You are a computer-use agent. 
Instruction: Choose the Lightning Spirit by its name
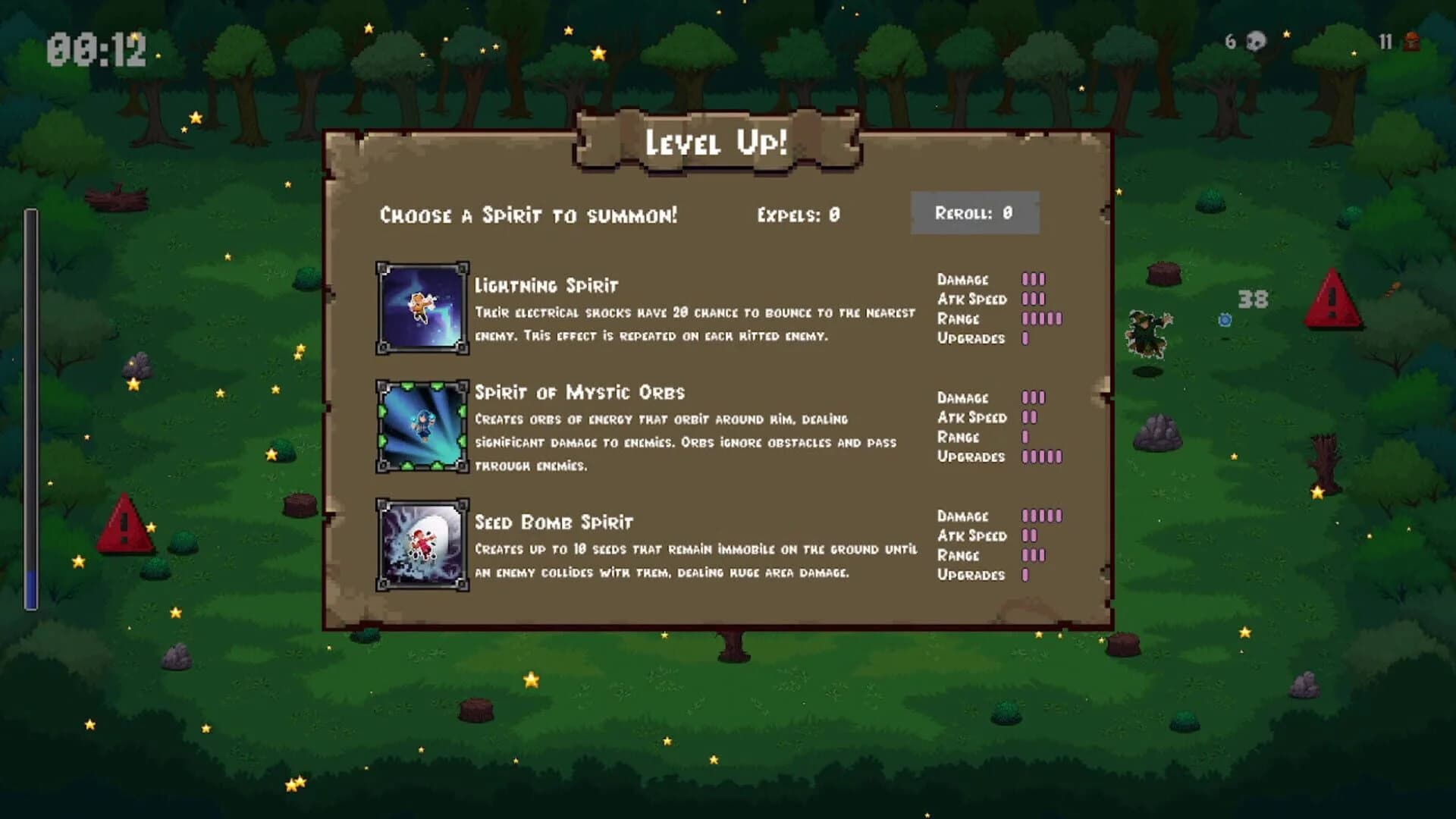(x=546, y=286)
